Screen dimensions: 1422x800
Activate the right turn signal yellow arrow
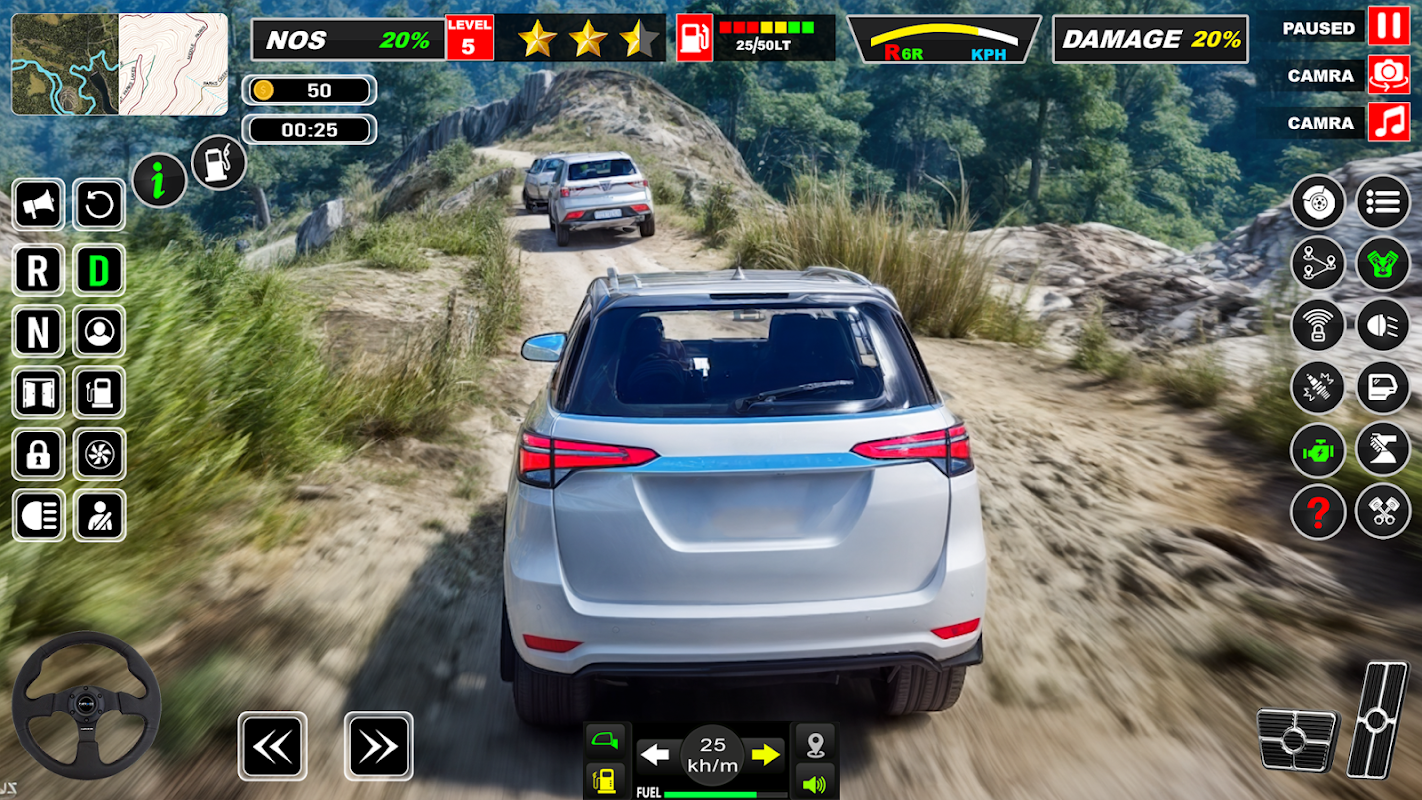(x=766, y=755)
